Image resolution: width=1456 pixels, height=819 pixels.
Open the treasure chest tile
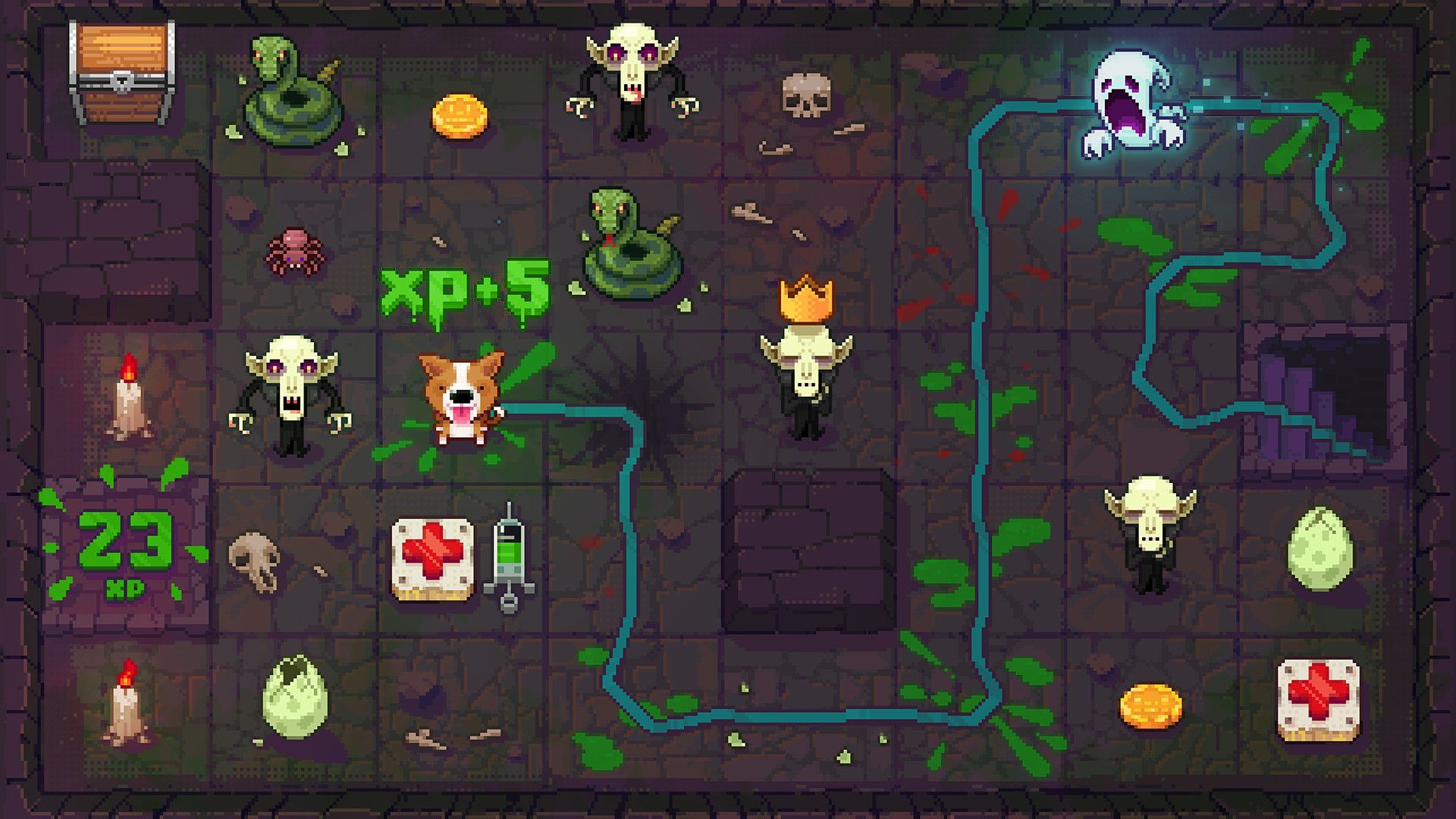point(121,72)
